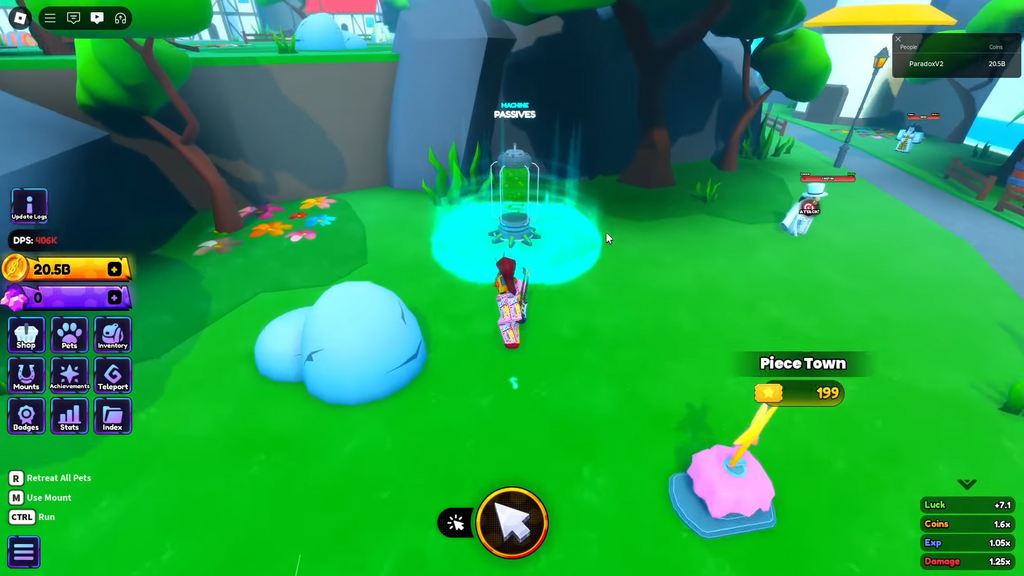This screenshot has width=1024, height=576.
Task: Click the plus button on the gems bar
Action: point(115,297)
